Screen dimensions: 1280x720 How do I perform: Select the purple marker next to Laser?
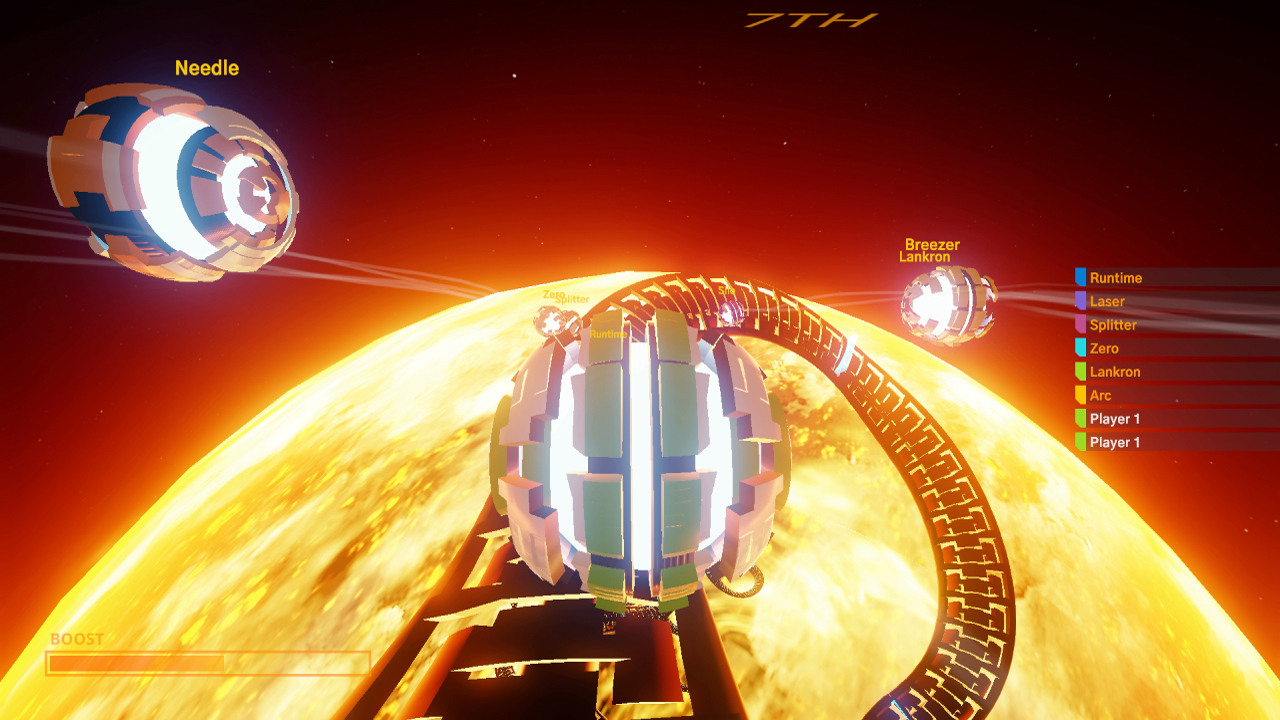click(1081, 301)
